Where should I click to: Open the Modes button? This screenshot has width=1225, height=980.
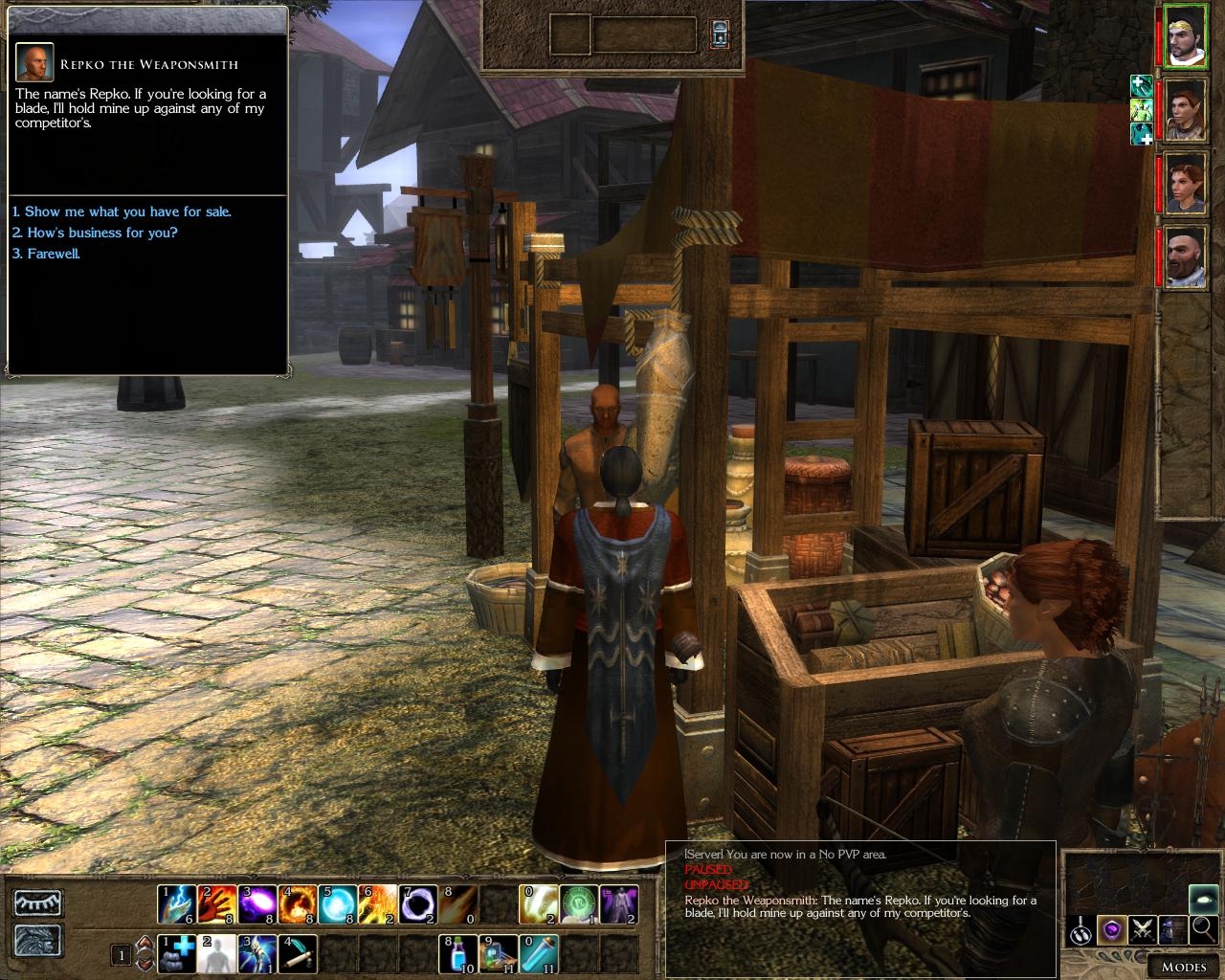click(x=1183, y=966)
